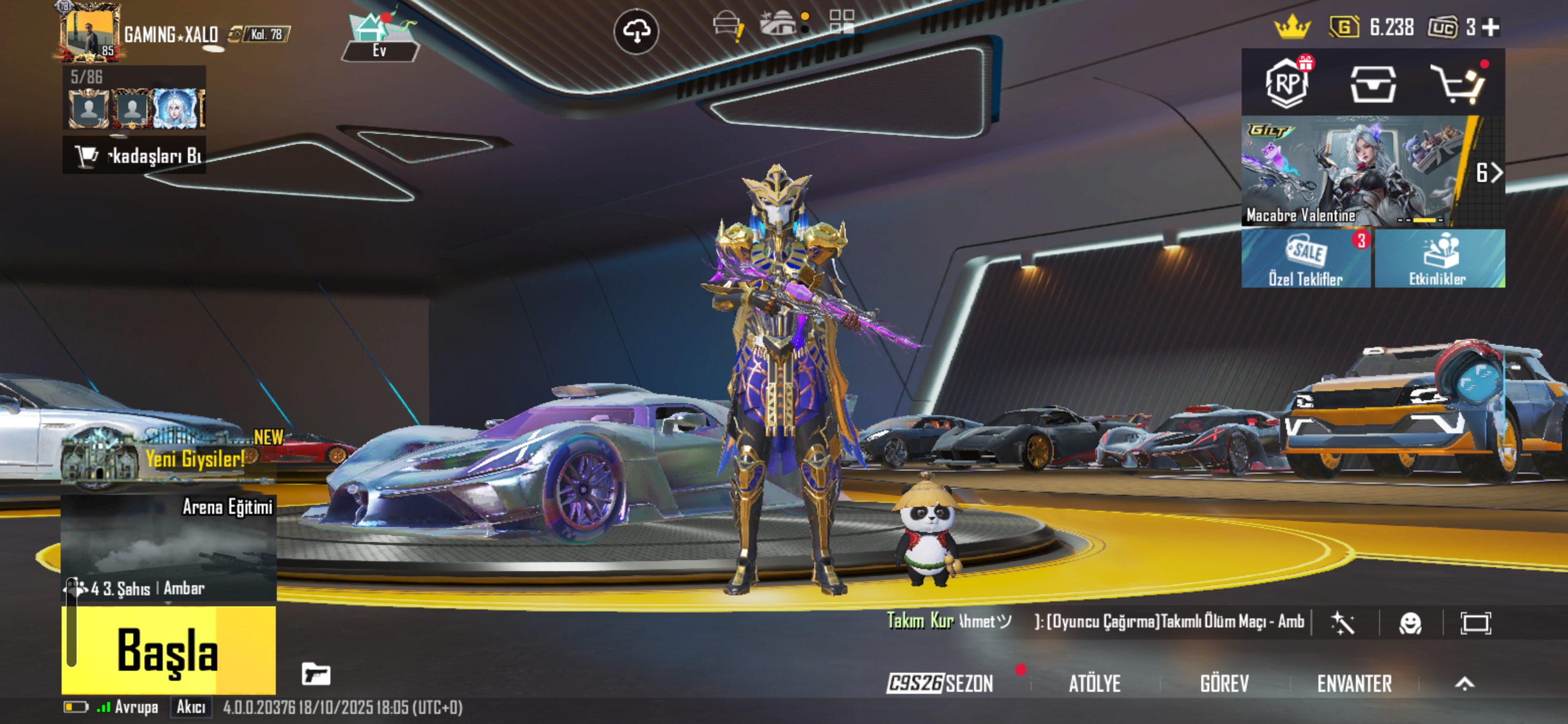This screenshot has width=1568, height=724.
Task: Open the emote smiley face icon
Action: (x=1410, y=623)
